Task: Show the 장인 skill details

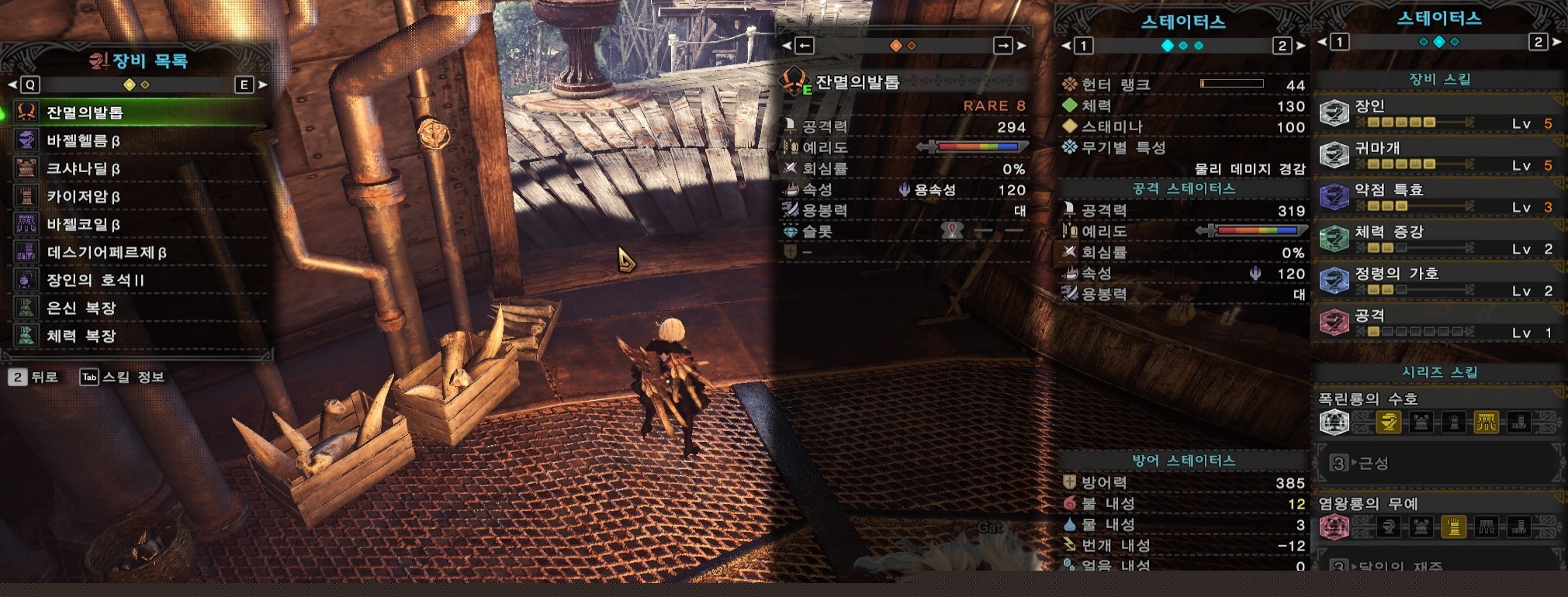Action: pos(1438,114)
